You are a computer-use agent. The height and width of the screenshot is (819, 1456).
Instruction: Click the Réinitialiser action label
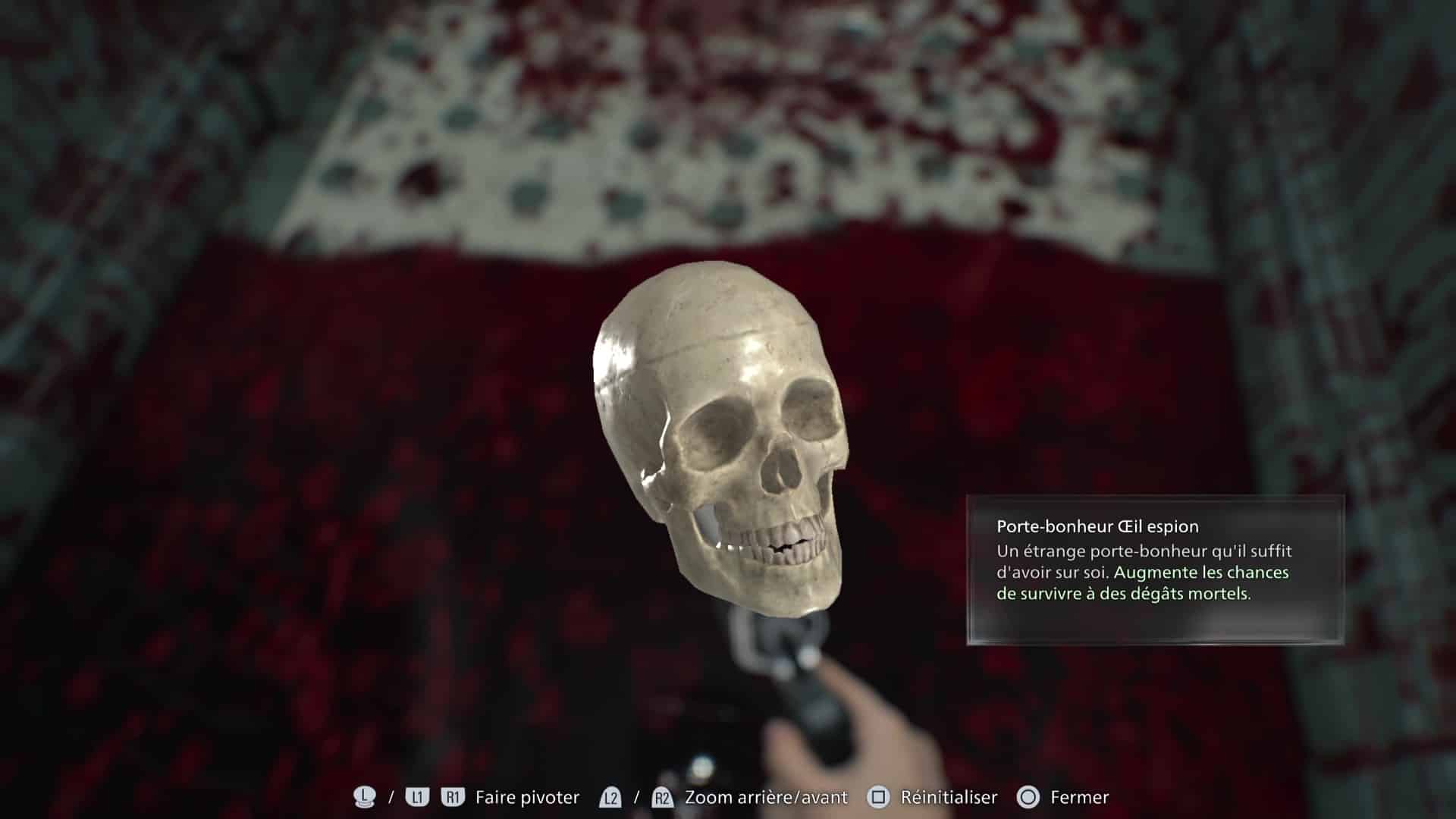click(x=949, y=797)
